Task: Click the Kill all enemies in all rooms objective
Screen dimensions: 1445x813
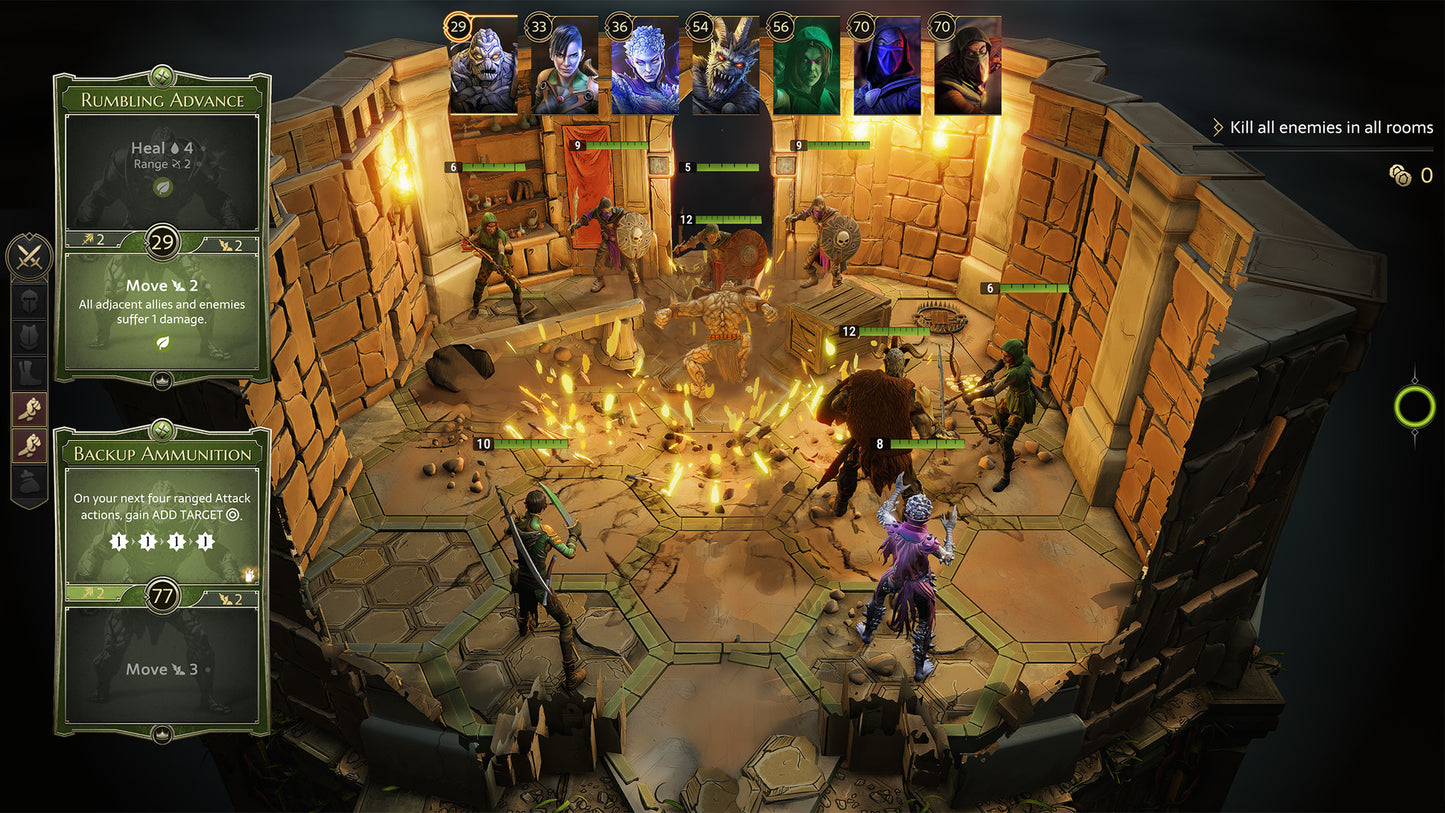Action: [1330, 127]
